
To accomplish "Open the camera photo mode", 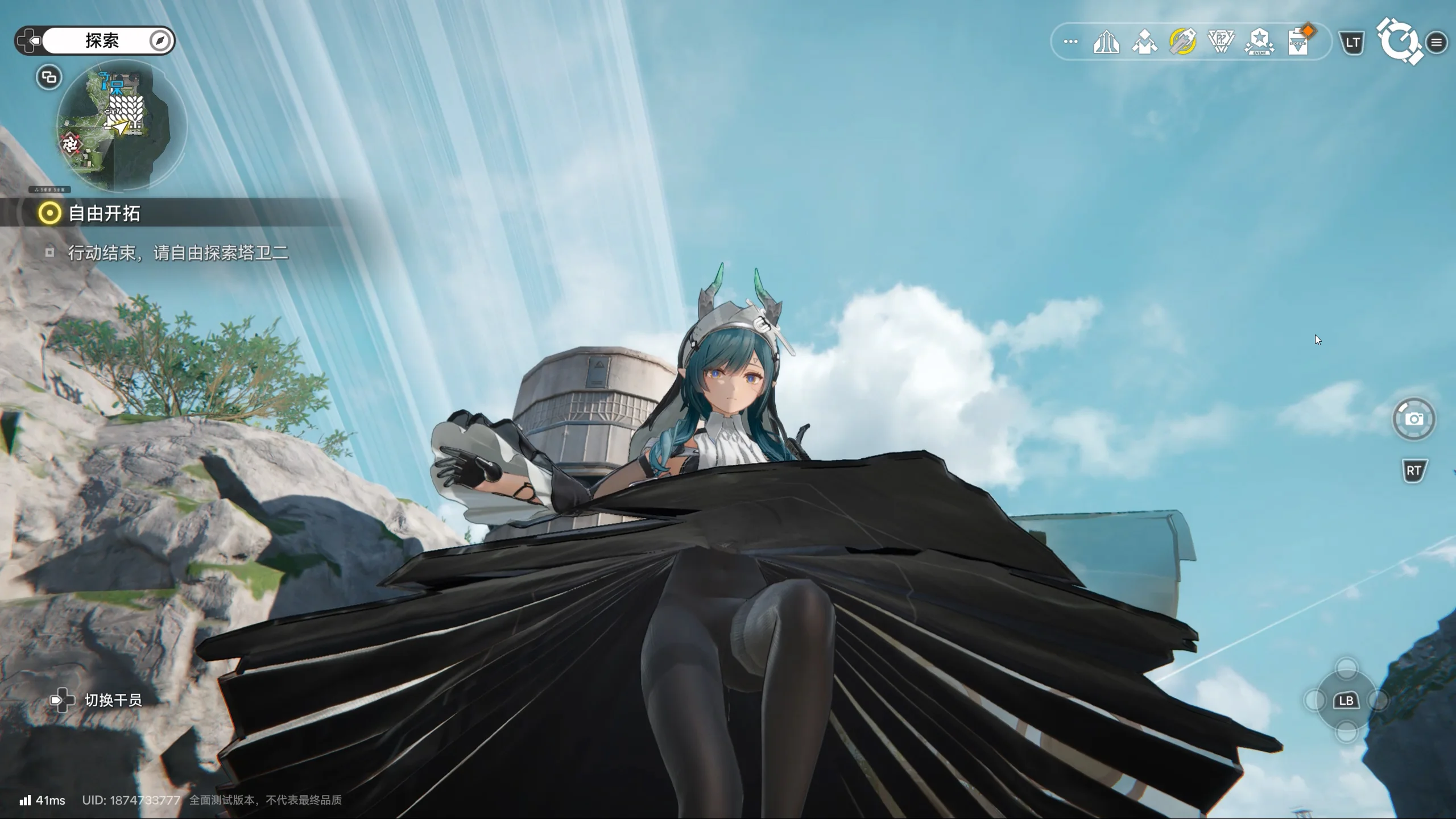I will (x=1414, y=419).
